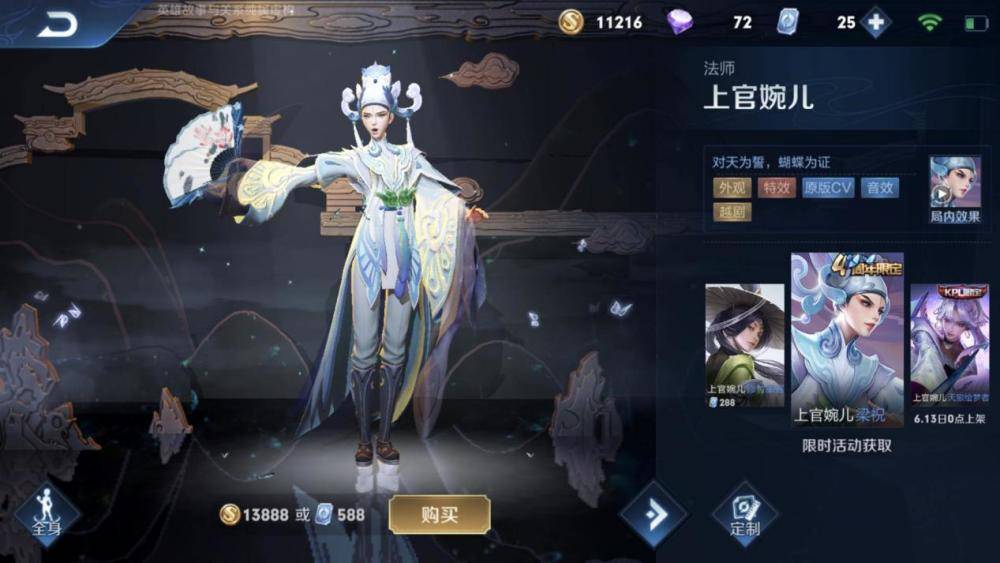The image size is (1000, 563).
Task: Choose the 原版CV tag
Action: tap(828, 187)
